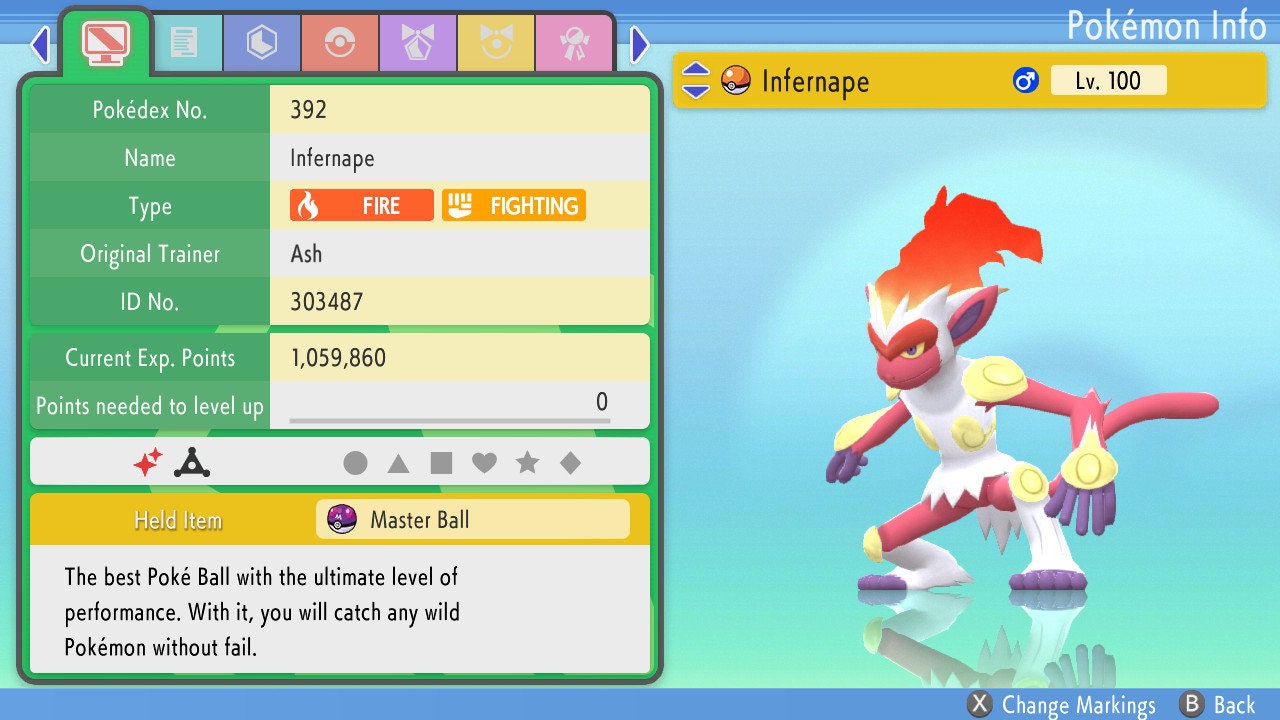
Task: Open the Stats hexagon tab icon
Action: [261, 42]
